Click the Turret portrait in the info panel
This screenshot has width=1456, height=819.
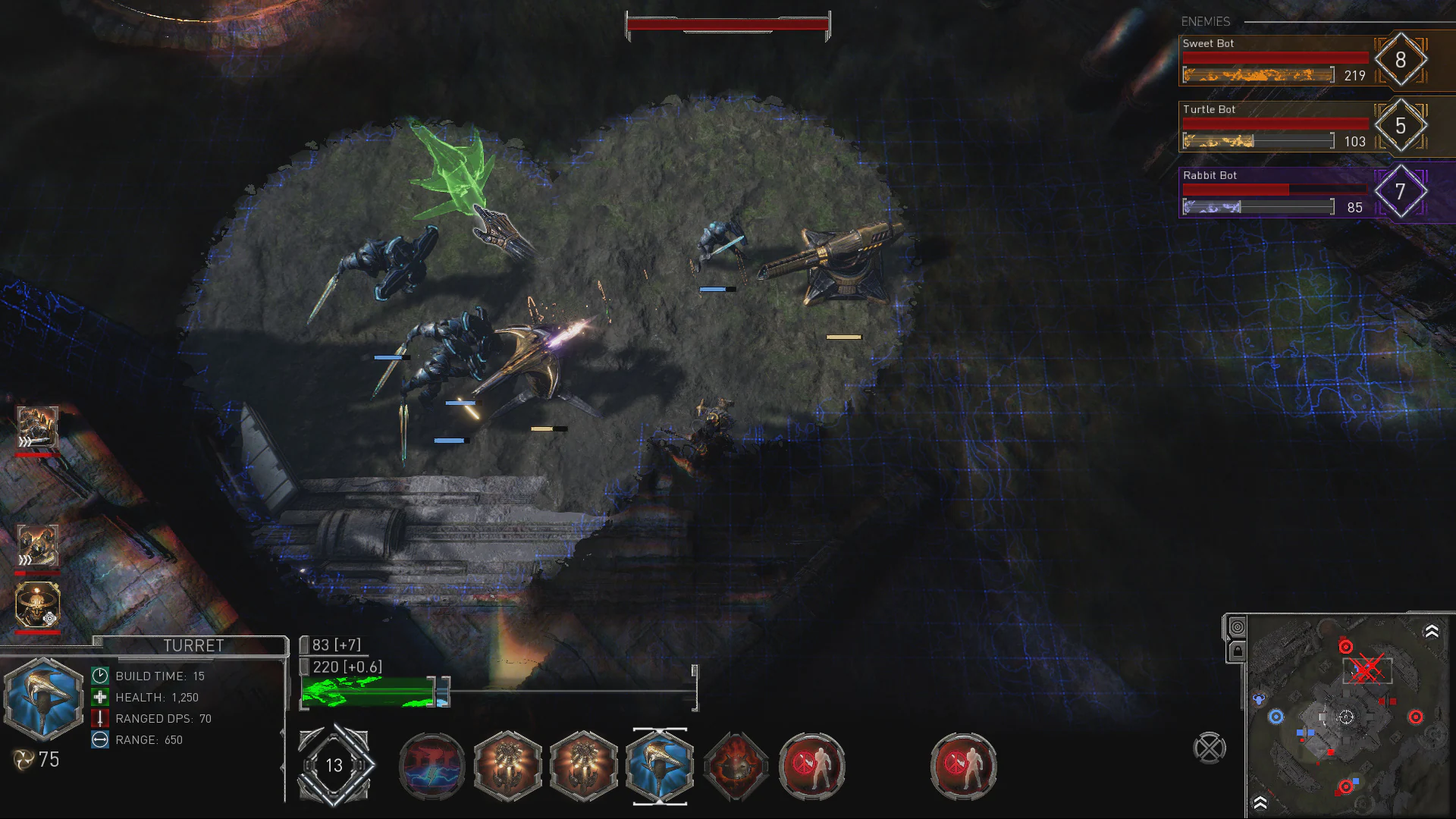[x=43, y=699]
